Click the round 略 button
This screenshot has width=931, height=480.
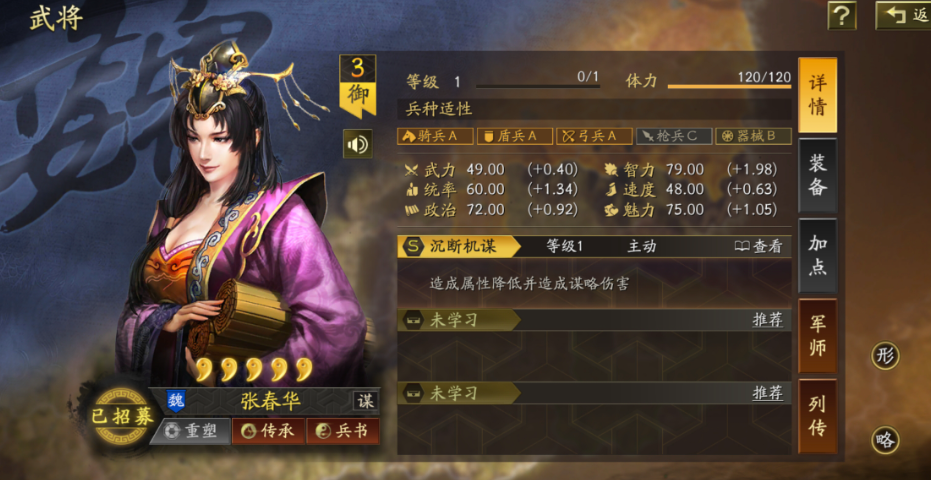pyautogui.click(x=885, y=440)
